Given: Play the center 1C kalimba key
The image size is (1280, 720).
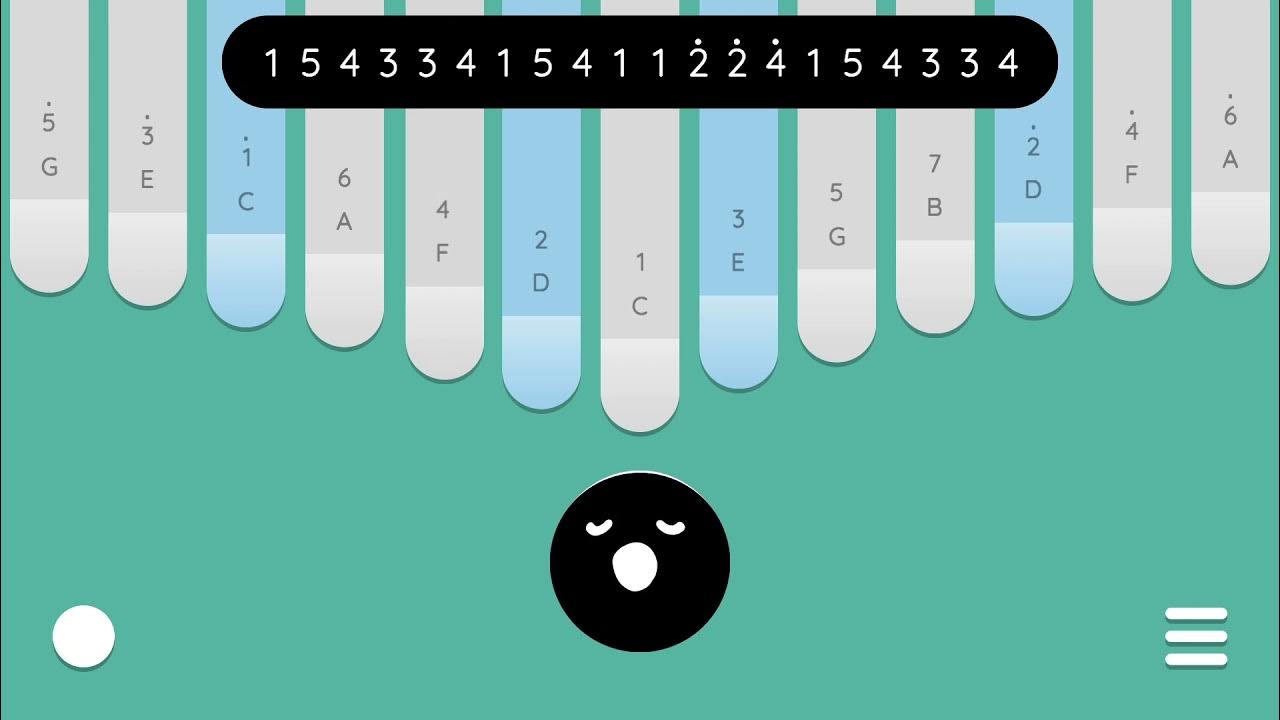Looking at the screenshot, I should click(x=640, y=300).
